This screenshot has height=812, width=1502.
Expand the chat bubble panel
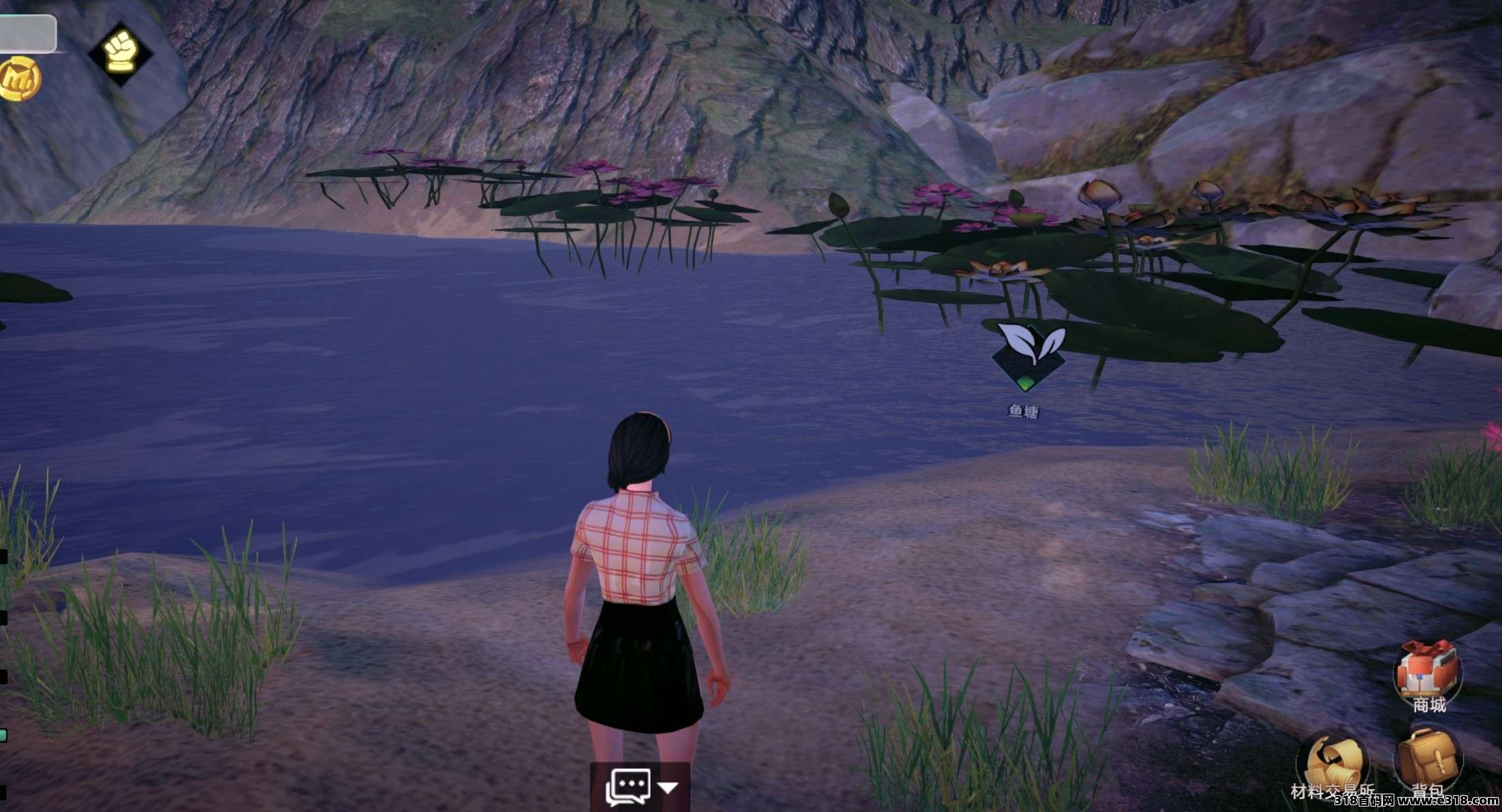point(639,787)
